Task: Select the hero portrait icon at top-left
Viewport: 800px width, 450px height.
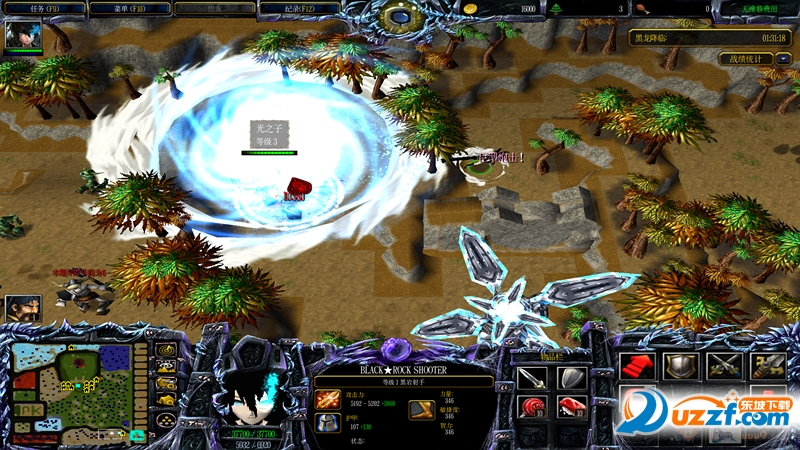Action: pos(22,36)
